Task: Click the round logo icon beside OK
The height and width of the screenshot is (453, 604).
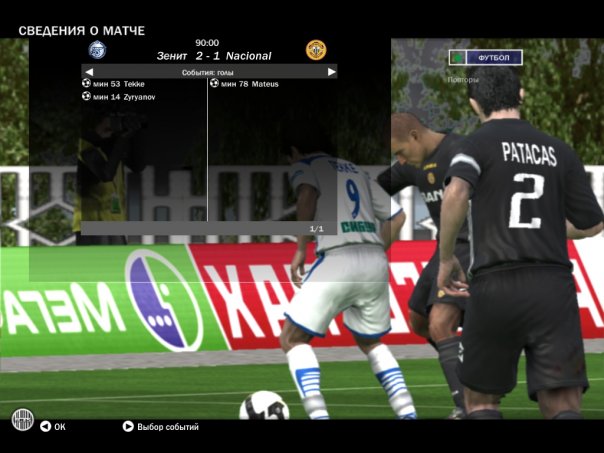Action: (x=22, y=419)
